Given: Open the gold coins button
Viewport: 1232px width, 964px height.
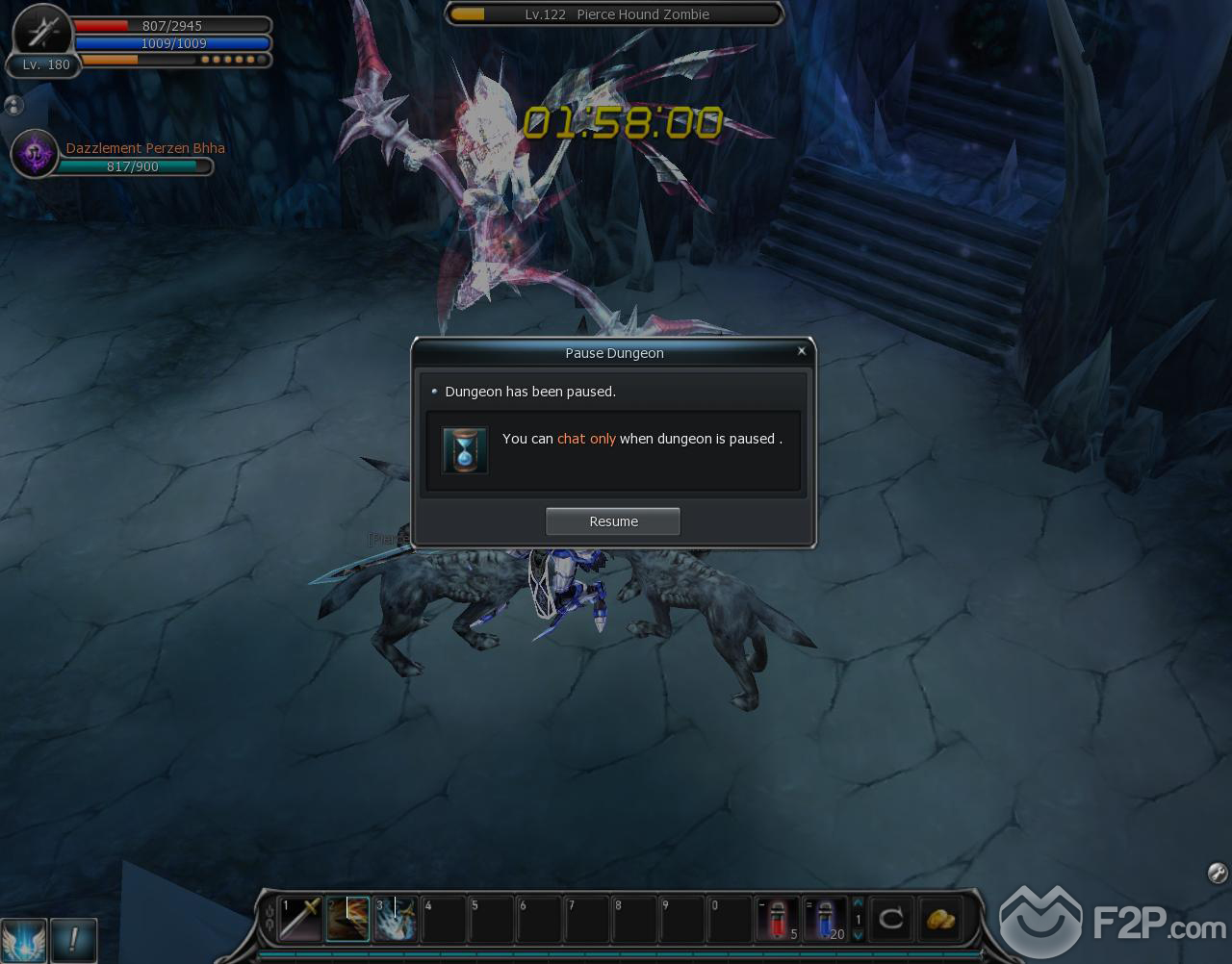Looking at the screenshot, I should (x=939, y=919).
